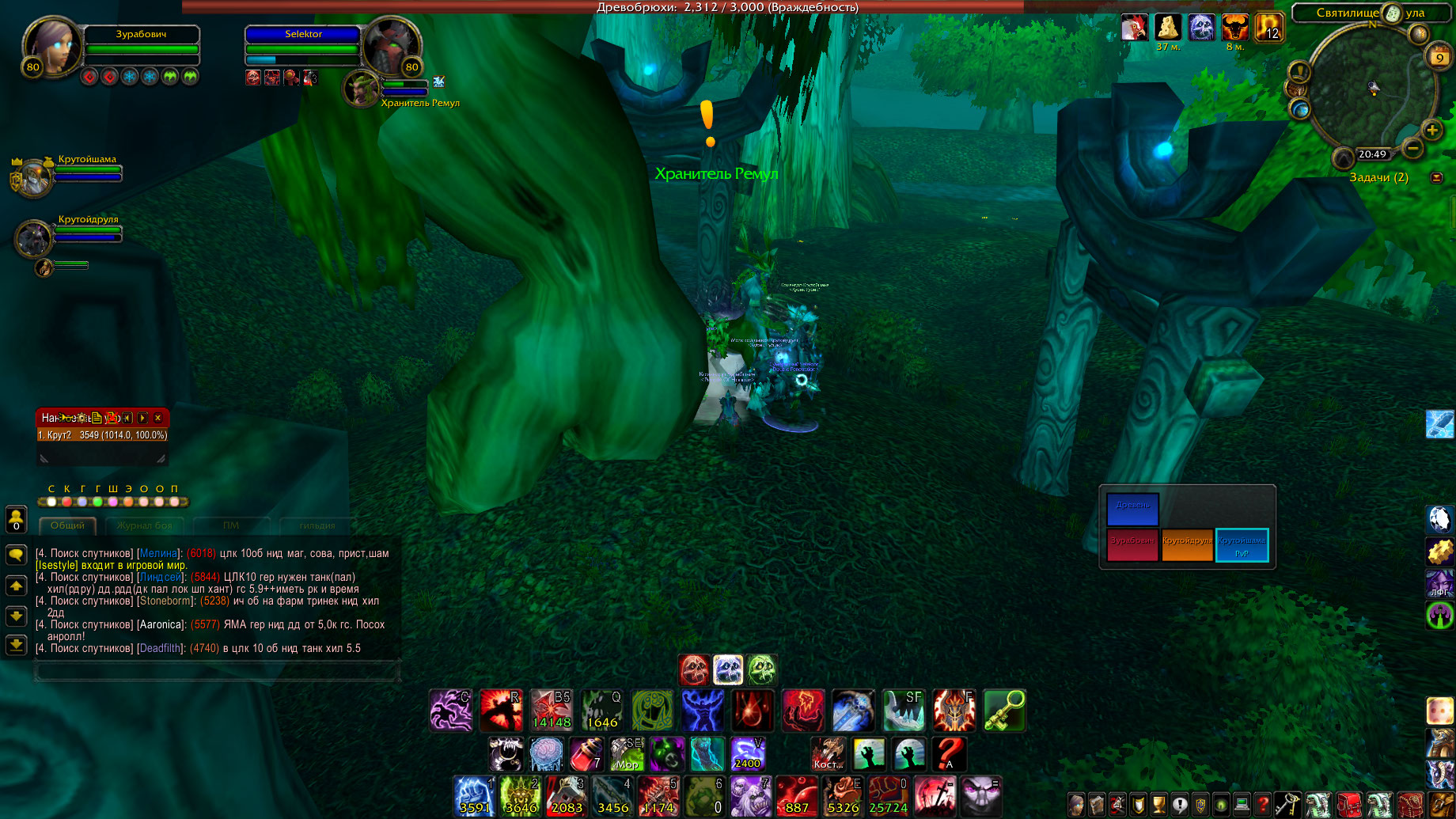Select the гильдия chat tab

317,525
